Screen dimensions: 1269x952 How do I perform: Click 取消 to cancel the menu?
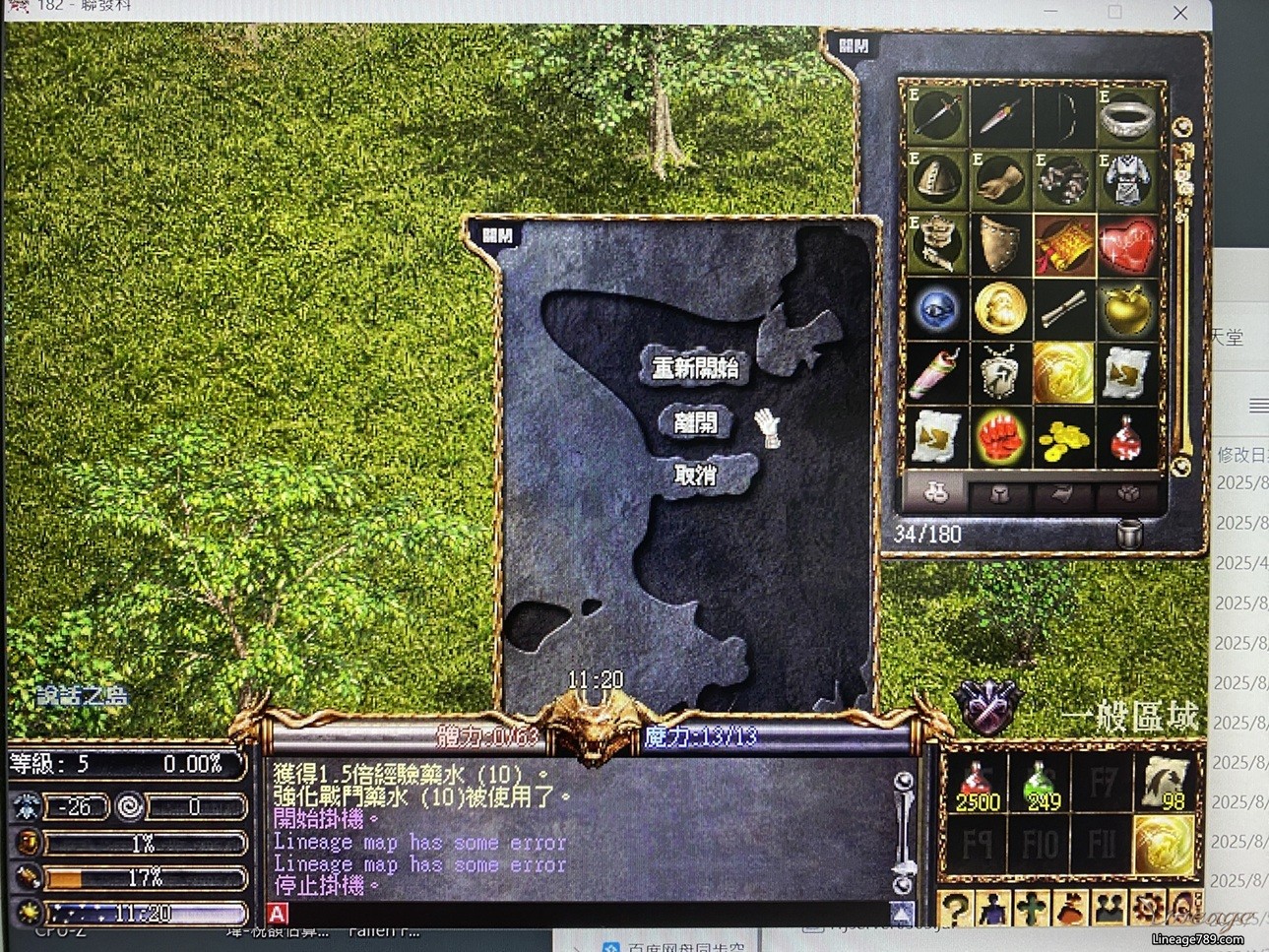[695, 476]
